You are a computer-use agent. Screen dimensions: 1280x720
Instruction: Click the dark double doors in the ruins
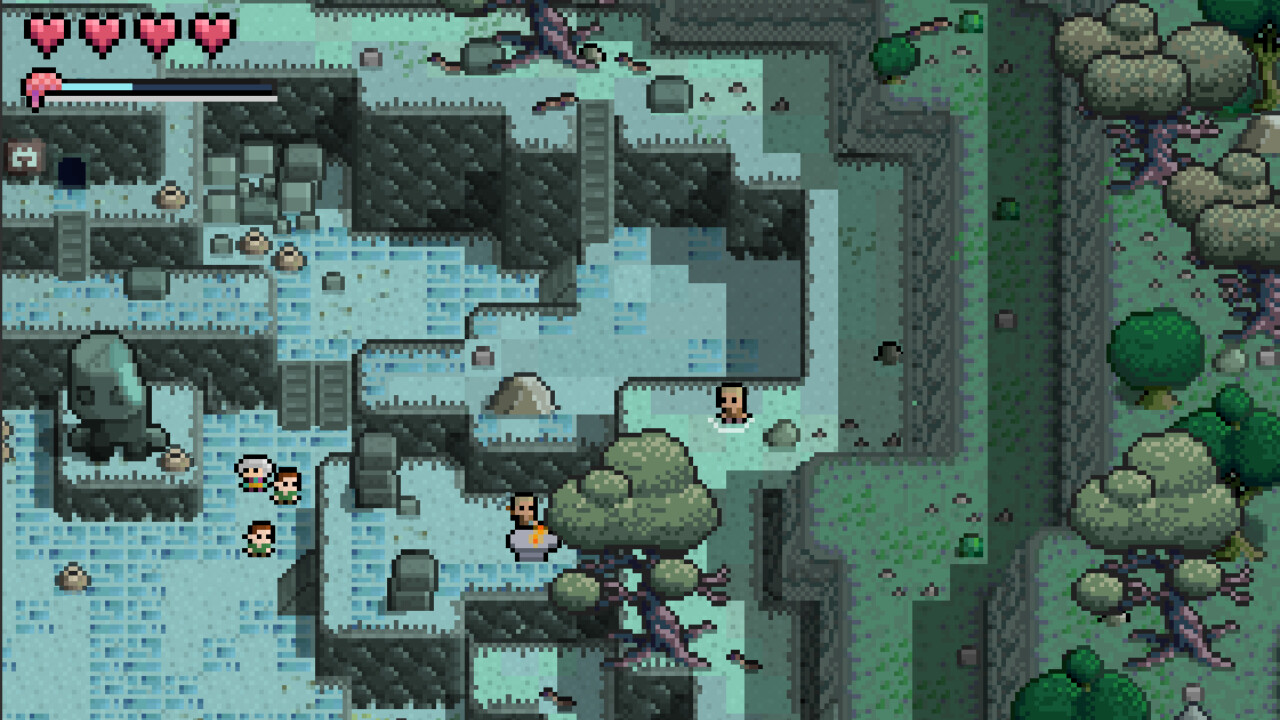312,394
